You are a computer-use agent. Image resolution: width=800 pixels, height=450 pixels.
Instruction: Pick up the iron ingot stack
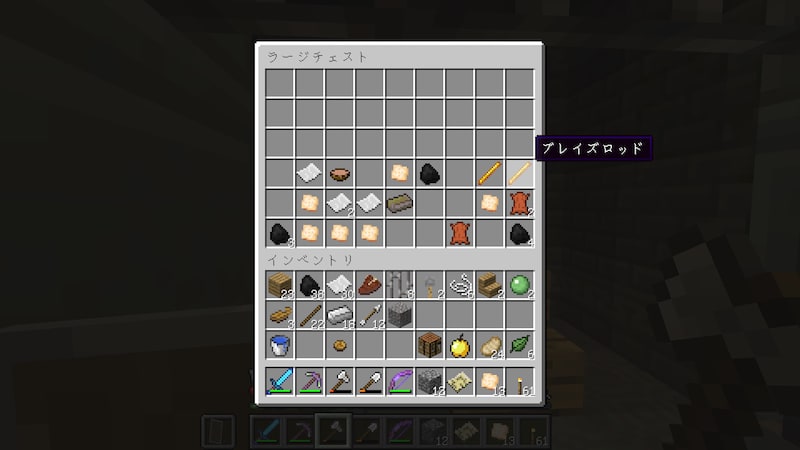(x=339, y=316)
